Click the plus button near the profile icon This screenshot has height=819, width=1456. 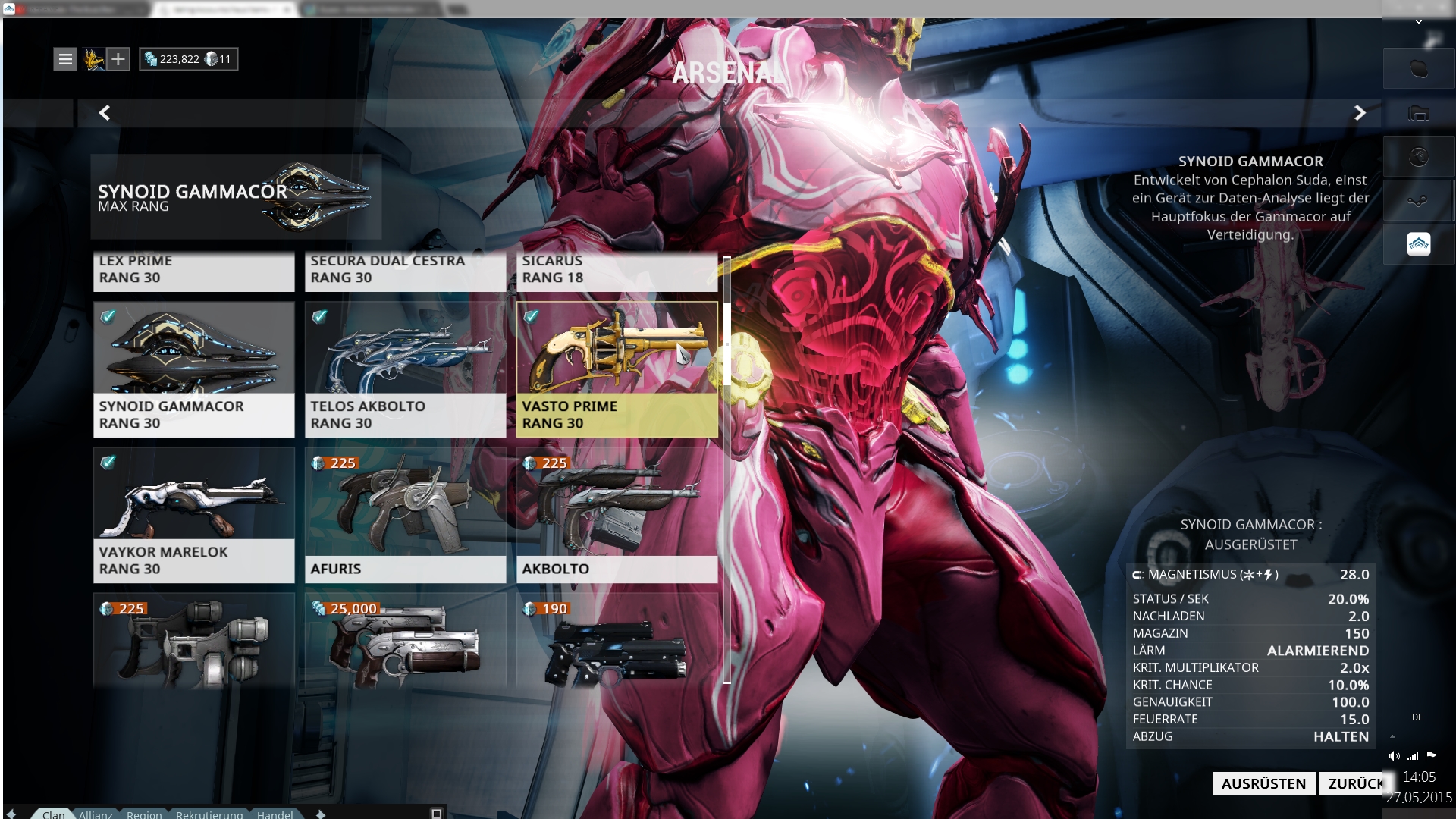pyautogui.click(x=118, y=59)
